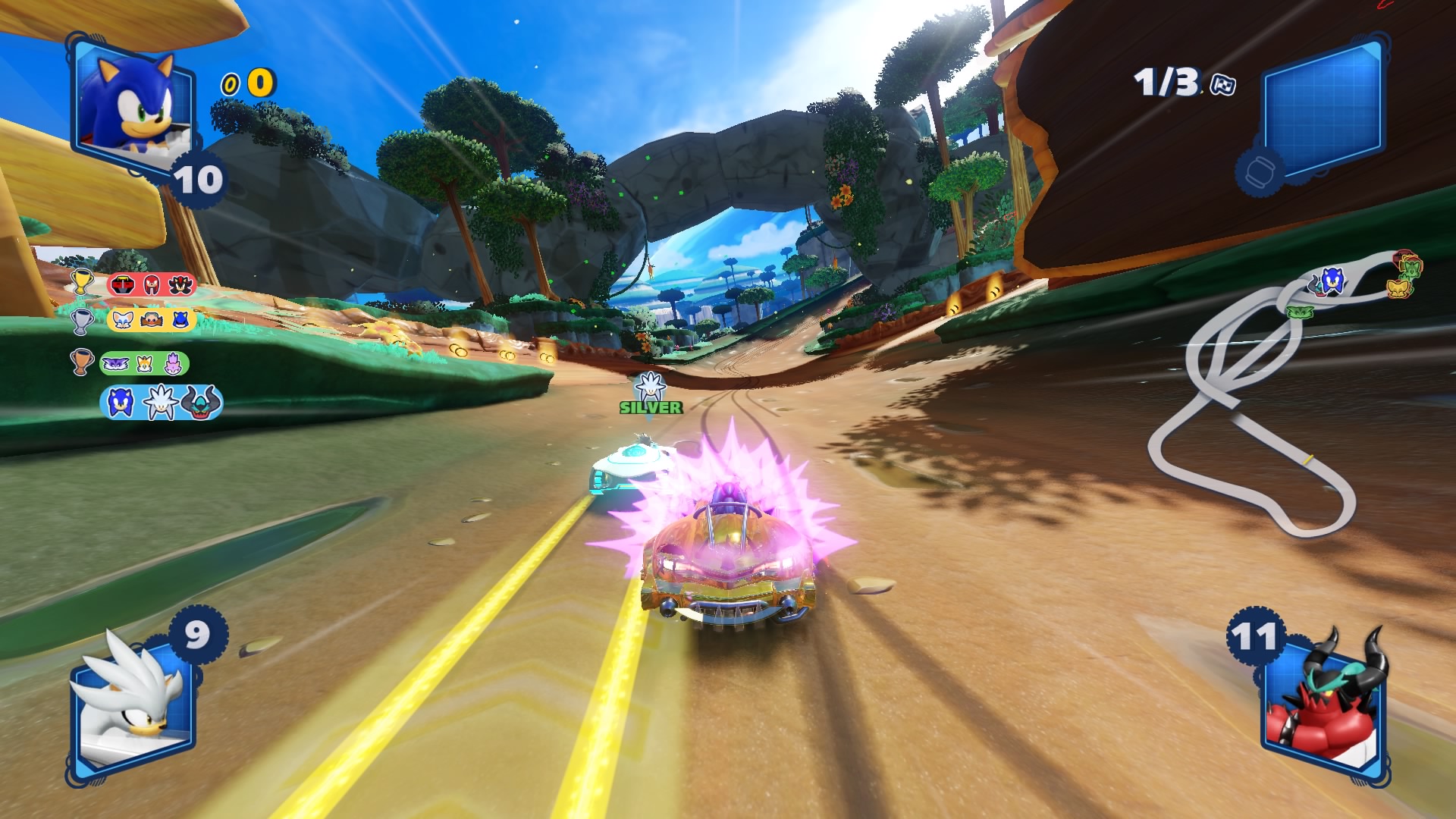Click Sonic's head marker on the minimap

pos(1331,282)
